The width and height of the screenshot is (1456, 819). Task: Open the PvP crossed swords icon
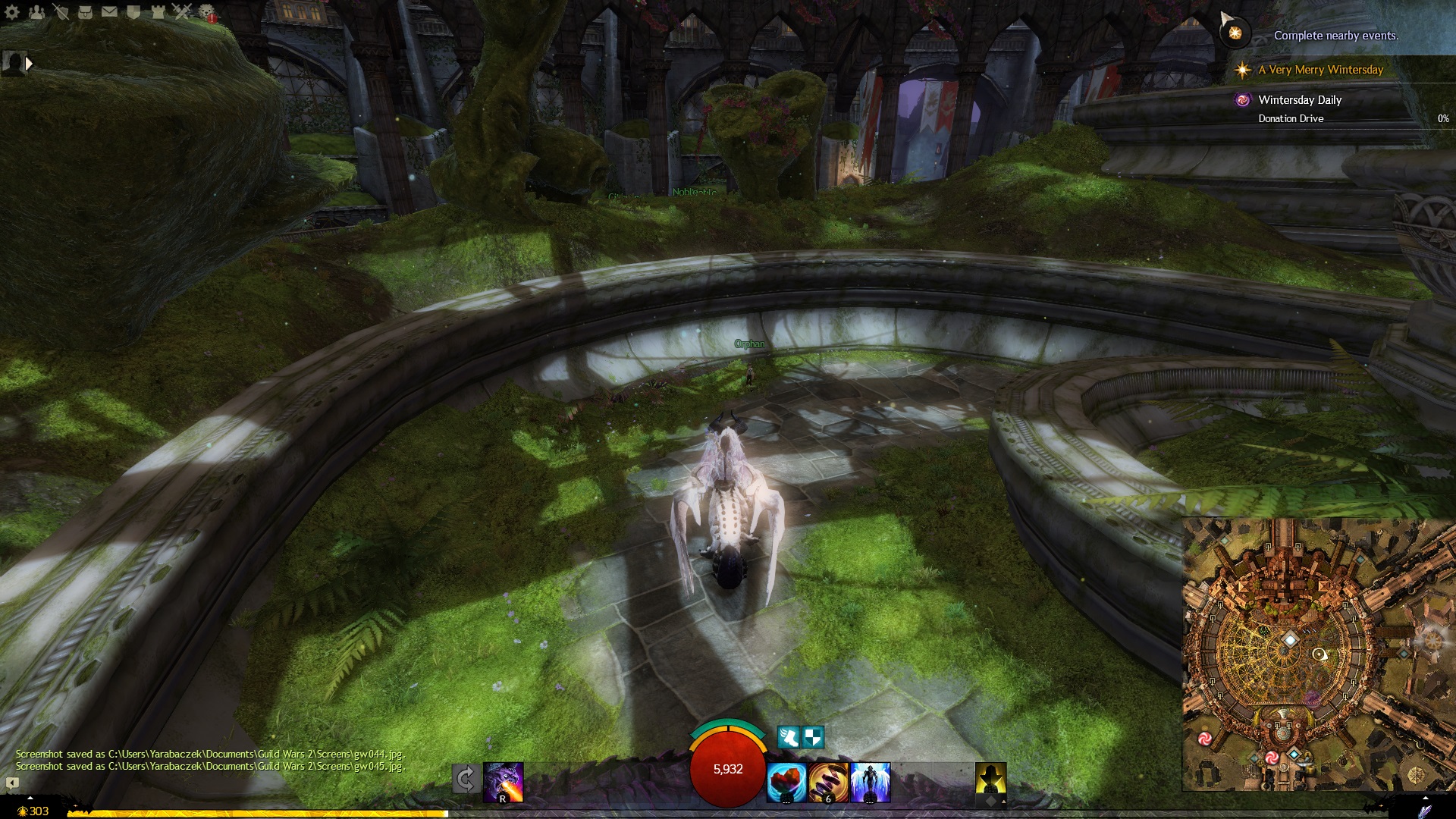[182, 11]
